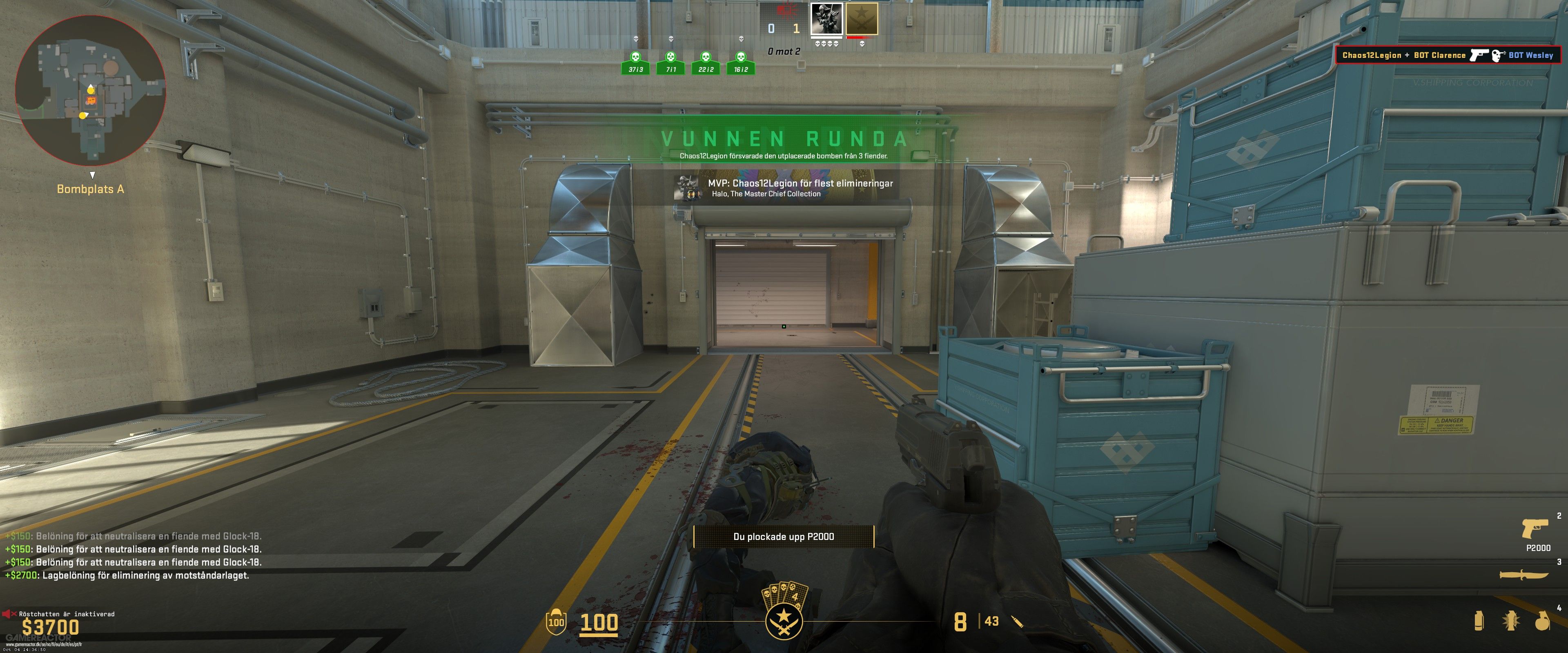
Task: Click the skull icon under the CT emblem
Action: [x=862, y=44]
